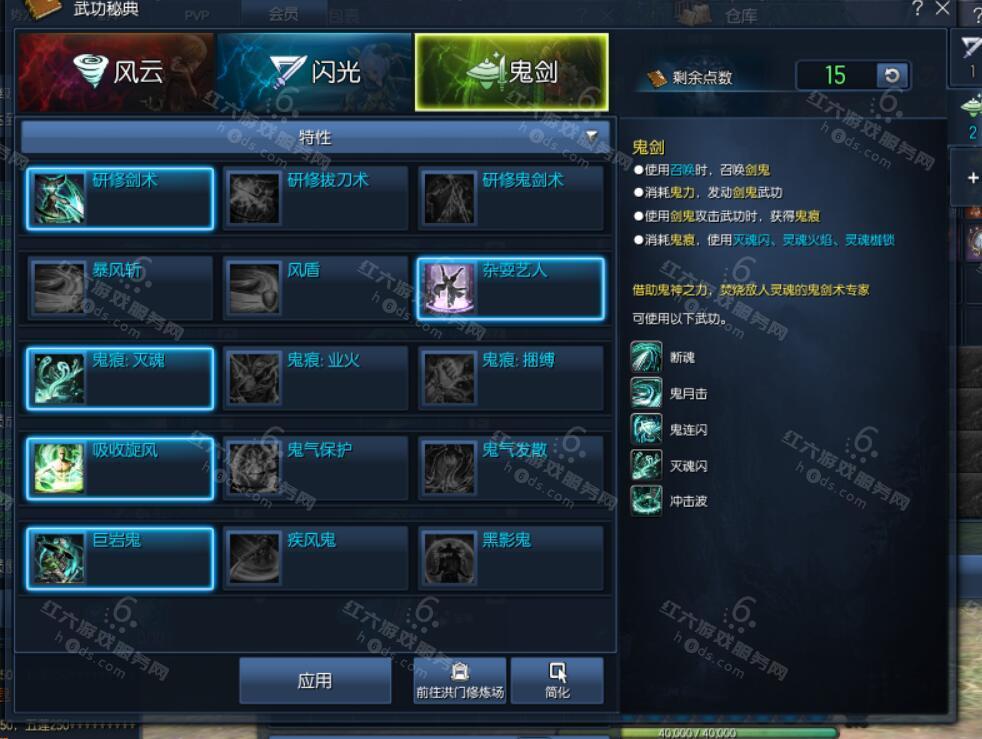Viewport: 982px width, 739px height.
Task: Toggle the 简化 simplified view
Action: click(557, 680)
